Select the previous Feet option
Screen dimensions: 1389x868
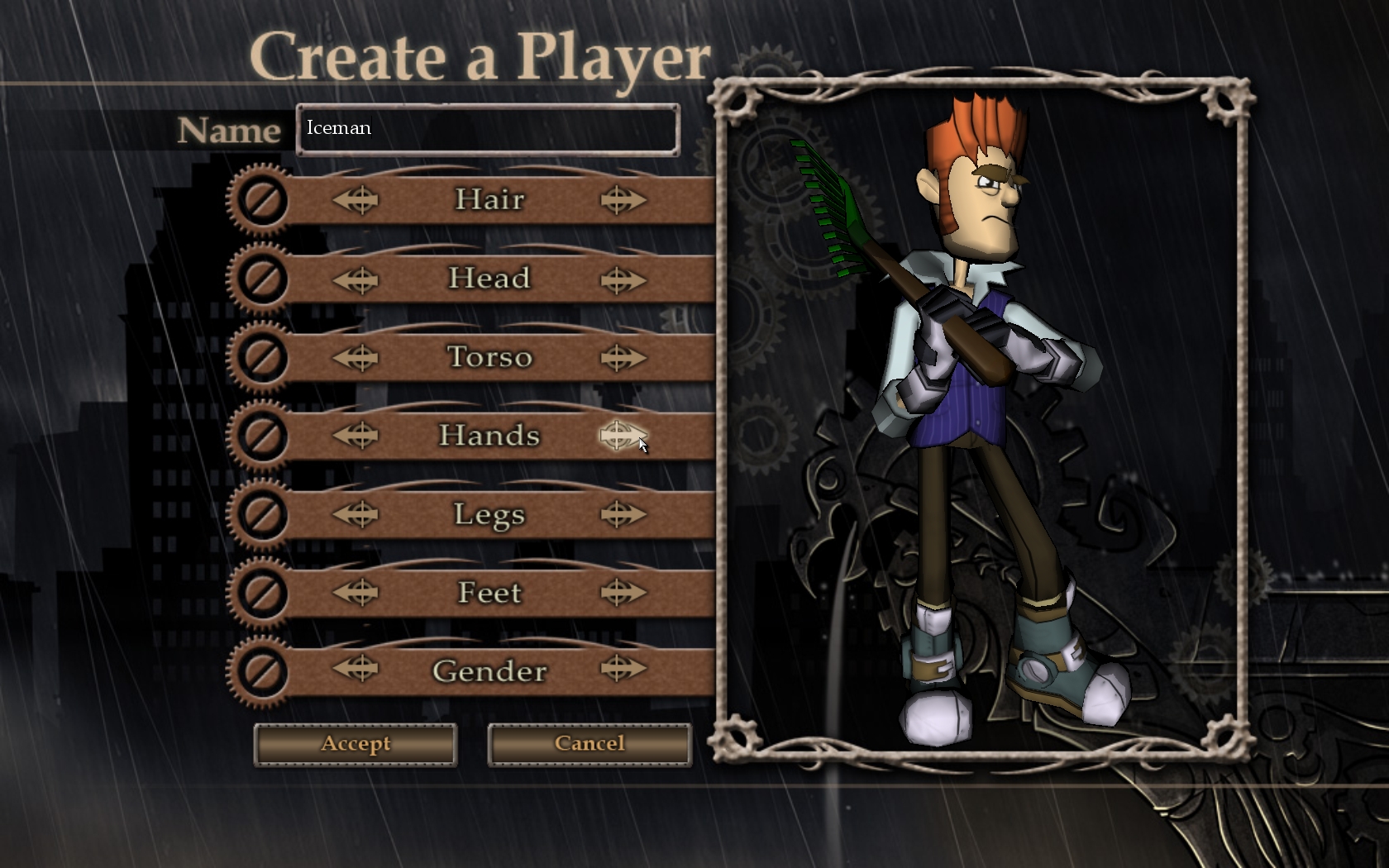point(356,593)
